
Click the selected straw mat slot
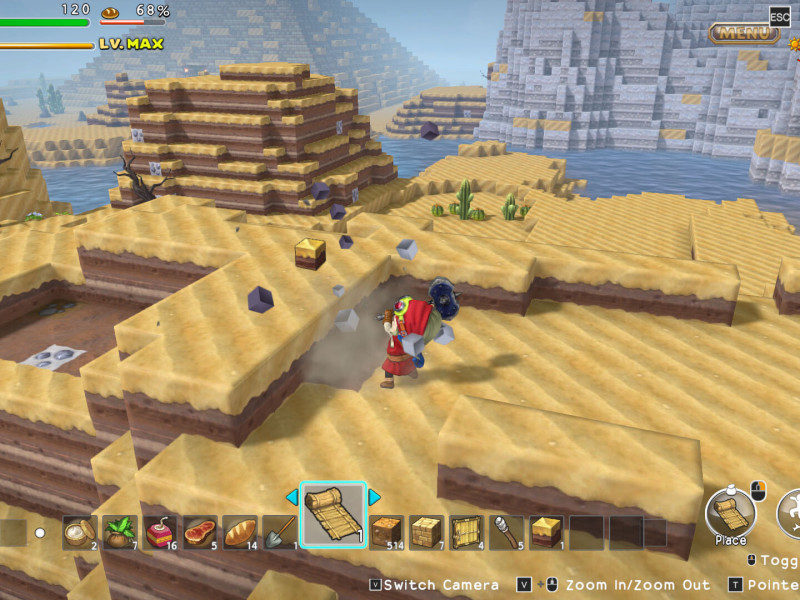click(x=334, y=515)
